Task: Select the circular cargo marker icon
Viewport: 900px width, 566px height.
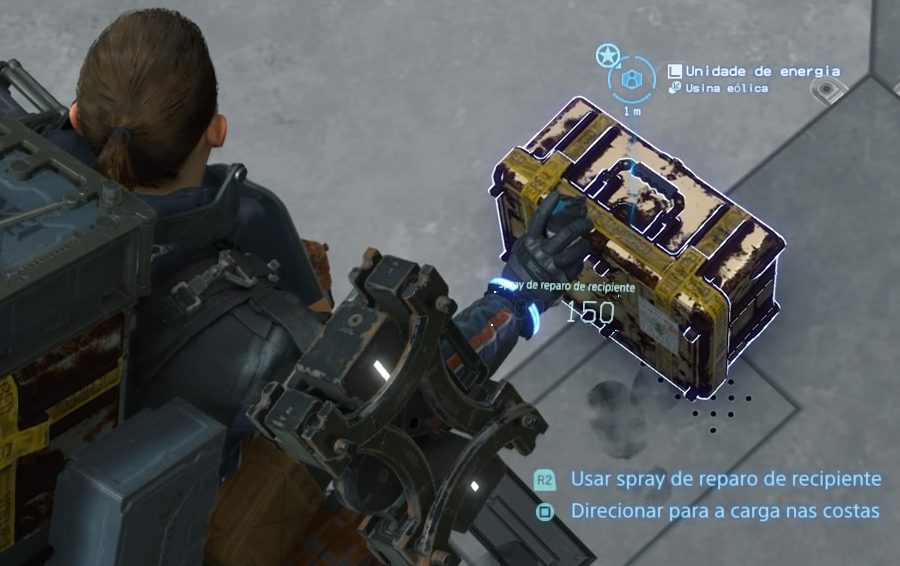Action: pos(632,78)
